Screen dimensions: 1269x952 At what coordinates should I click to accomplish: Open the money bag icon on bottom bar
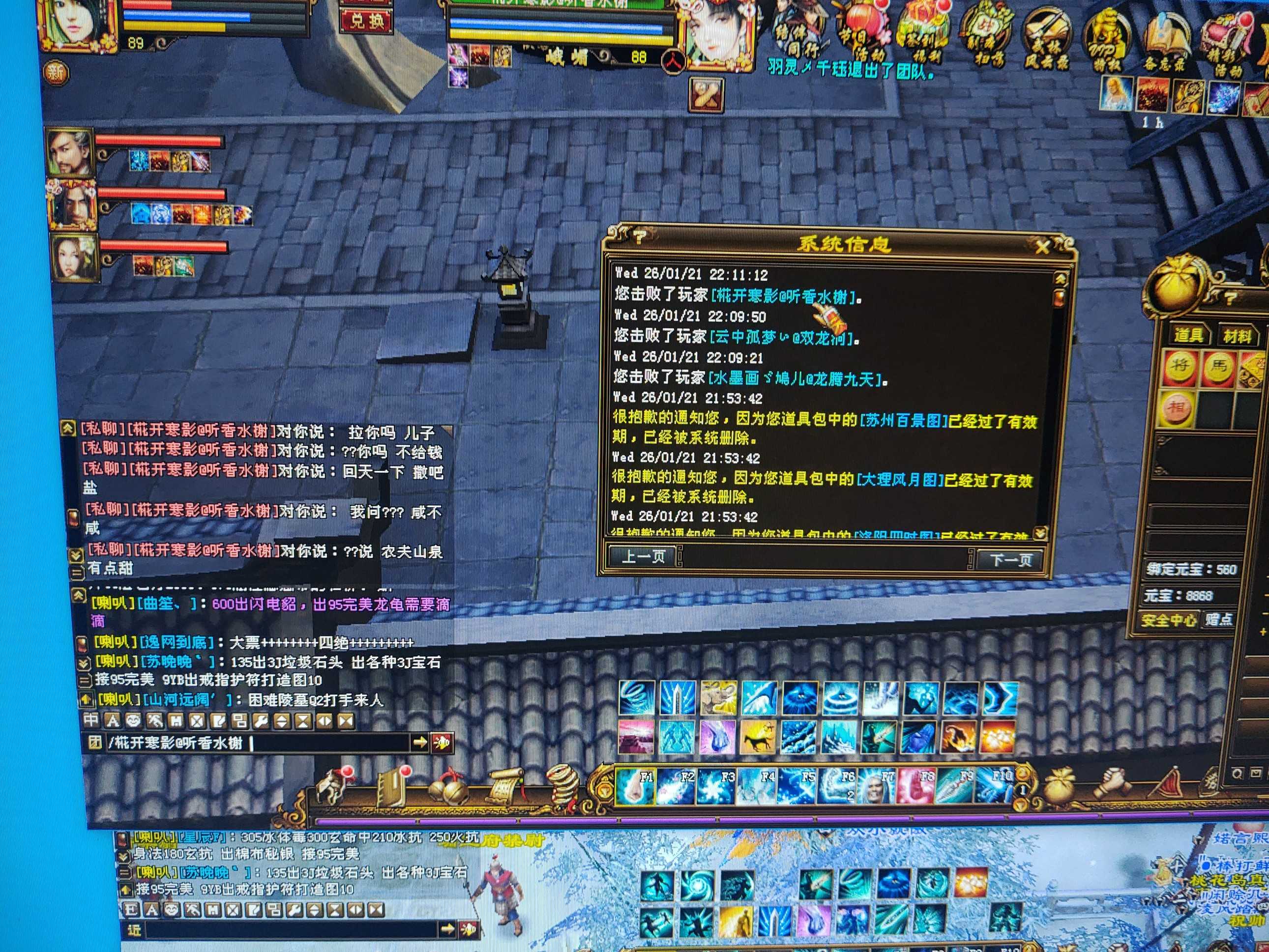[x=1060, y=786]
